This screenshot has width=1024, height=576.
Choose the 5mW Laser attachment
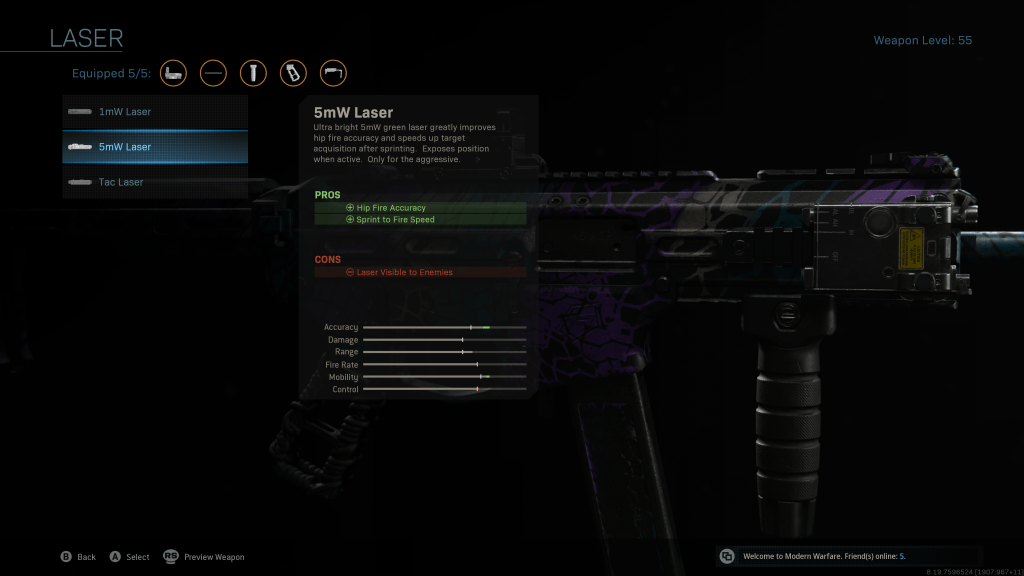(x=155, y=147)
